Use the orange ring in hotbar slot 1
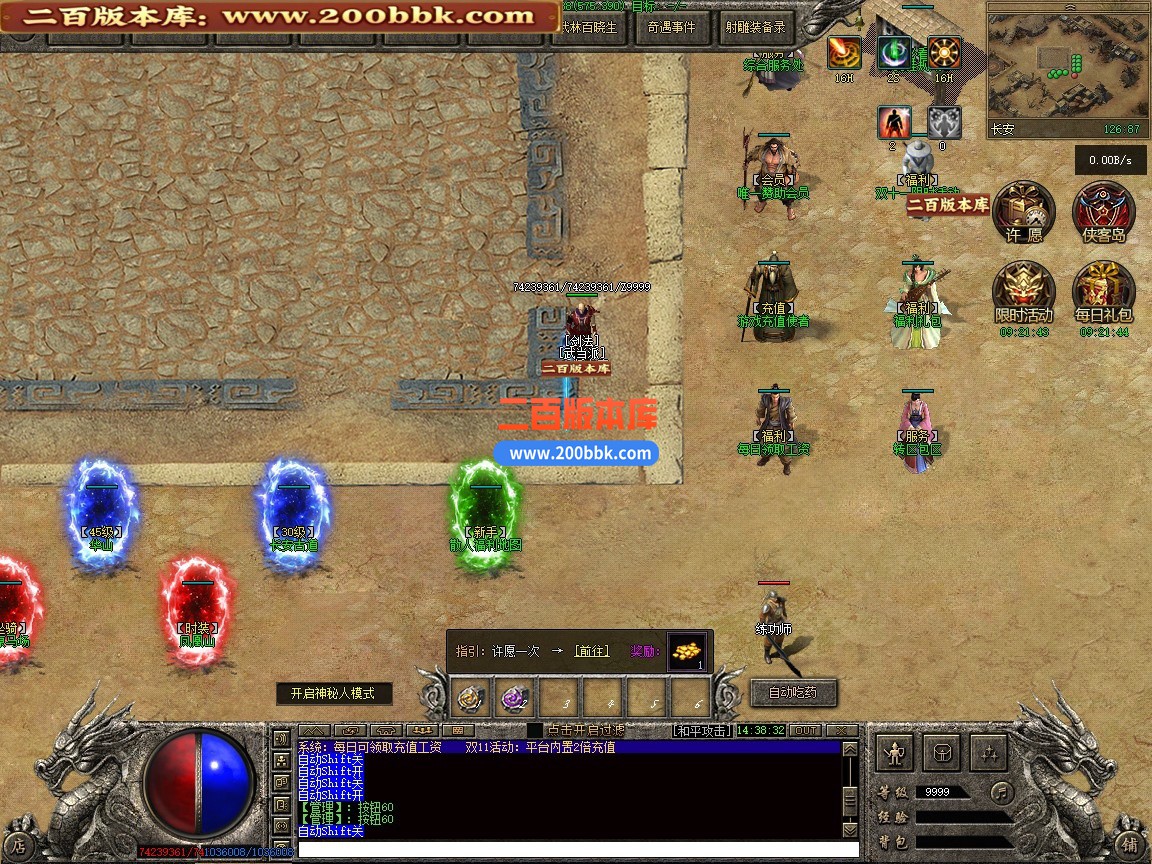The width and height of the screenshot is (1152, 864). [473, 697]
